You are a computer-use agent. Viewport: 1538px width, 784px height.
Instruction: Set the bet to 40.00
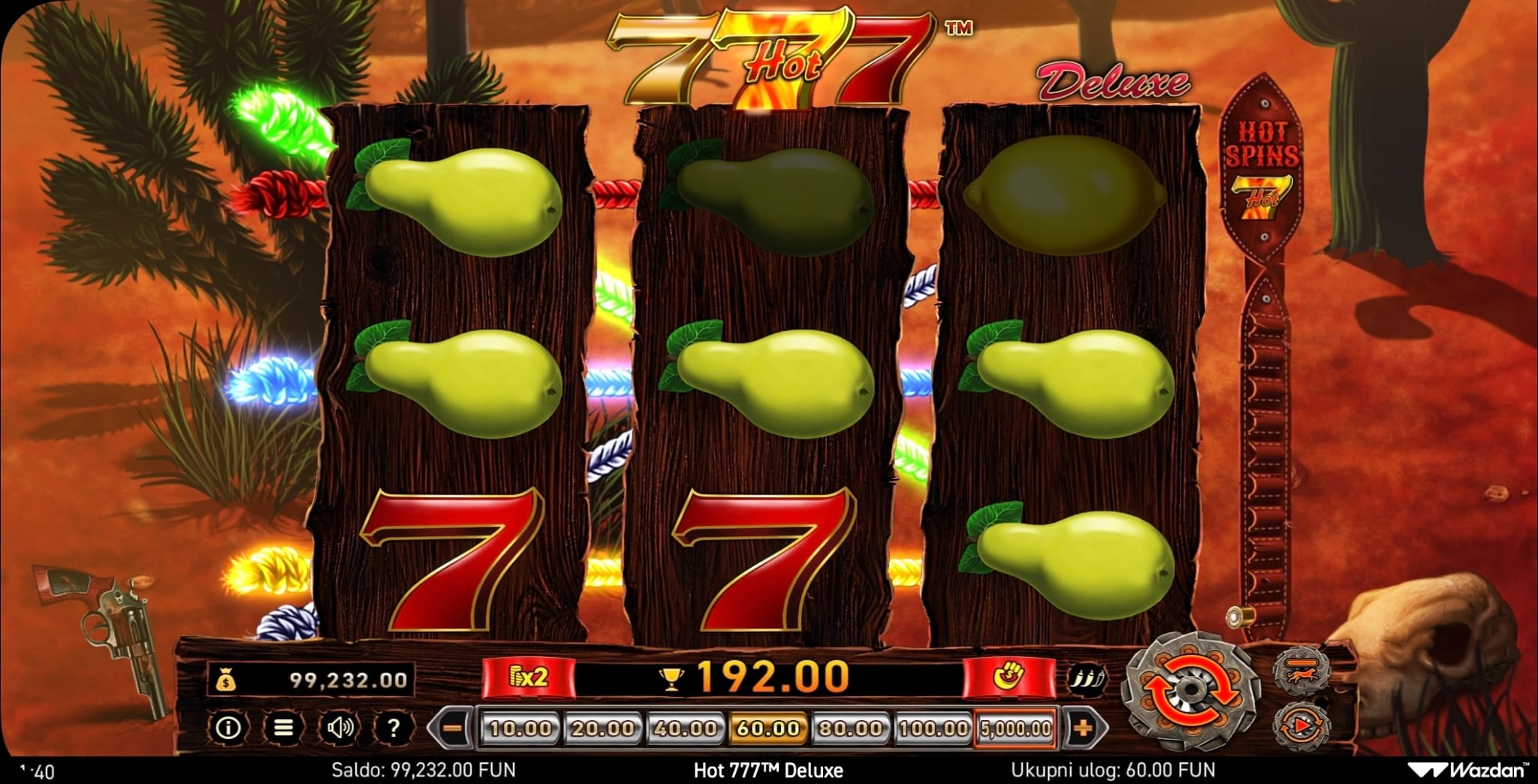[x=685, y=728]
